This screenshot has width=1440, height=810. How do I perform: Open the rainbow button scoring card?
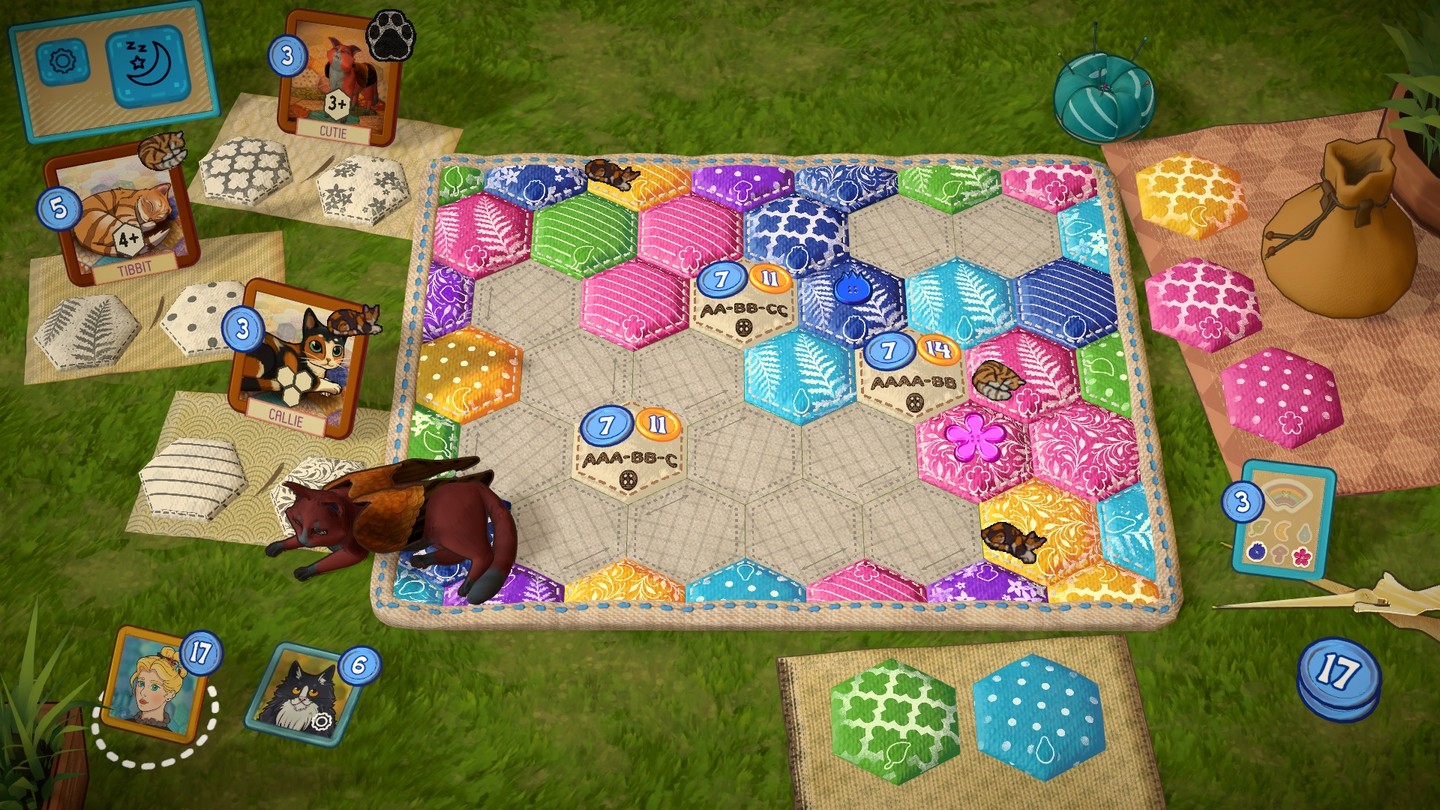1283,519
